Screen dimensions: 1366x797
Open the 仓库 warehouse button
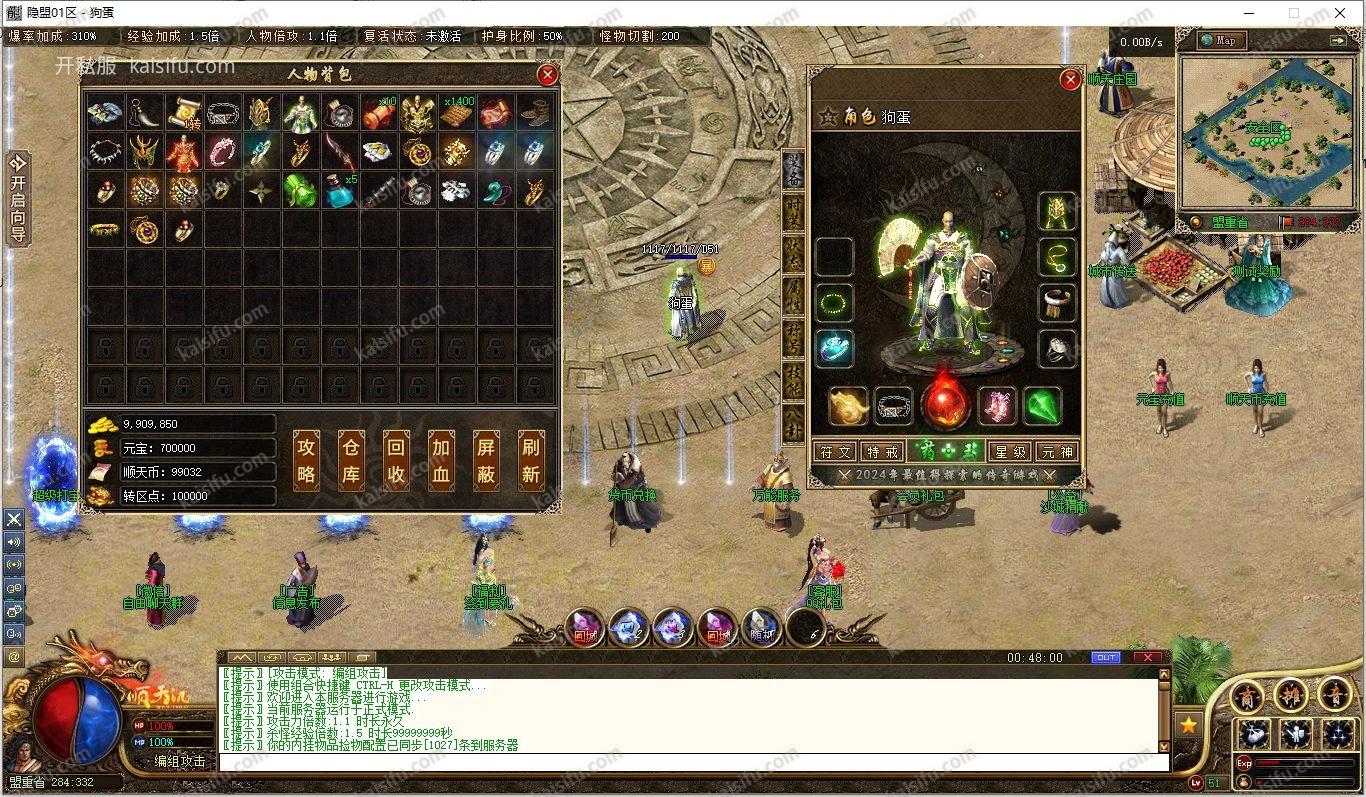point(351,461)
